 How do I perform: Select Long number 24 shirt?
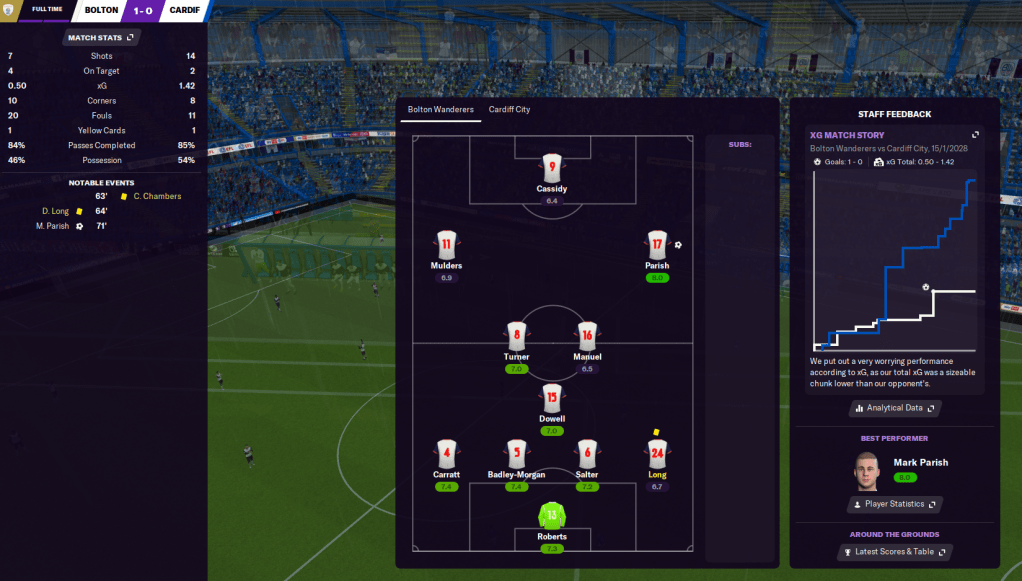(657, 453)
